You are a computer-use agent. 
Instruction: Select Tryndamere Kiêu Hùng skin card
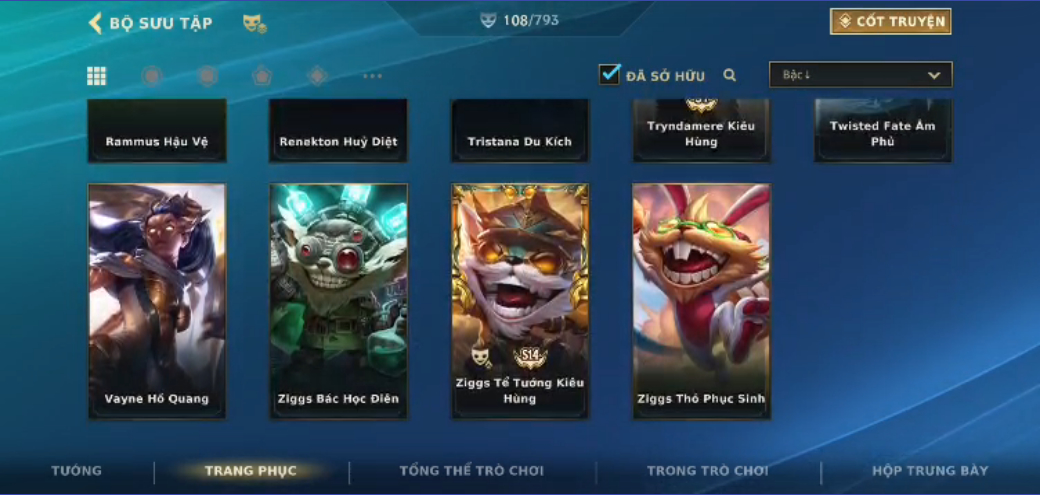click(701, 131)
